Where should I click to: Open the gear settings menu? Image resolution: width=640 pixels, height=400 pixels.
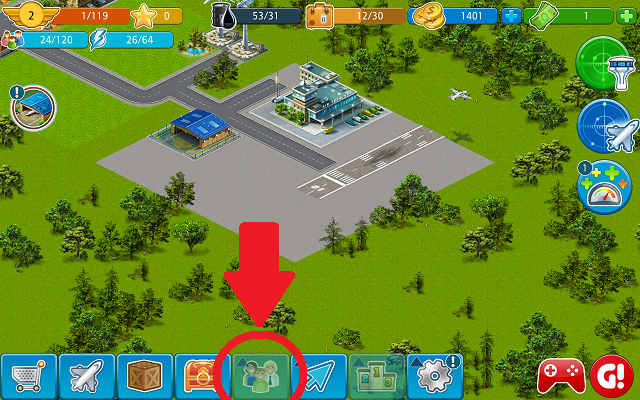[435, 377]
